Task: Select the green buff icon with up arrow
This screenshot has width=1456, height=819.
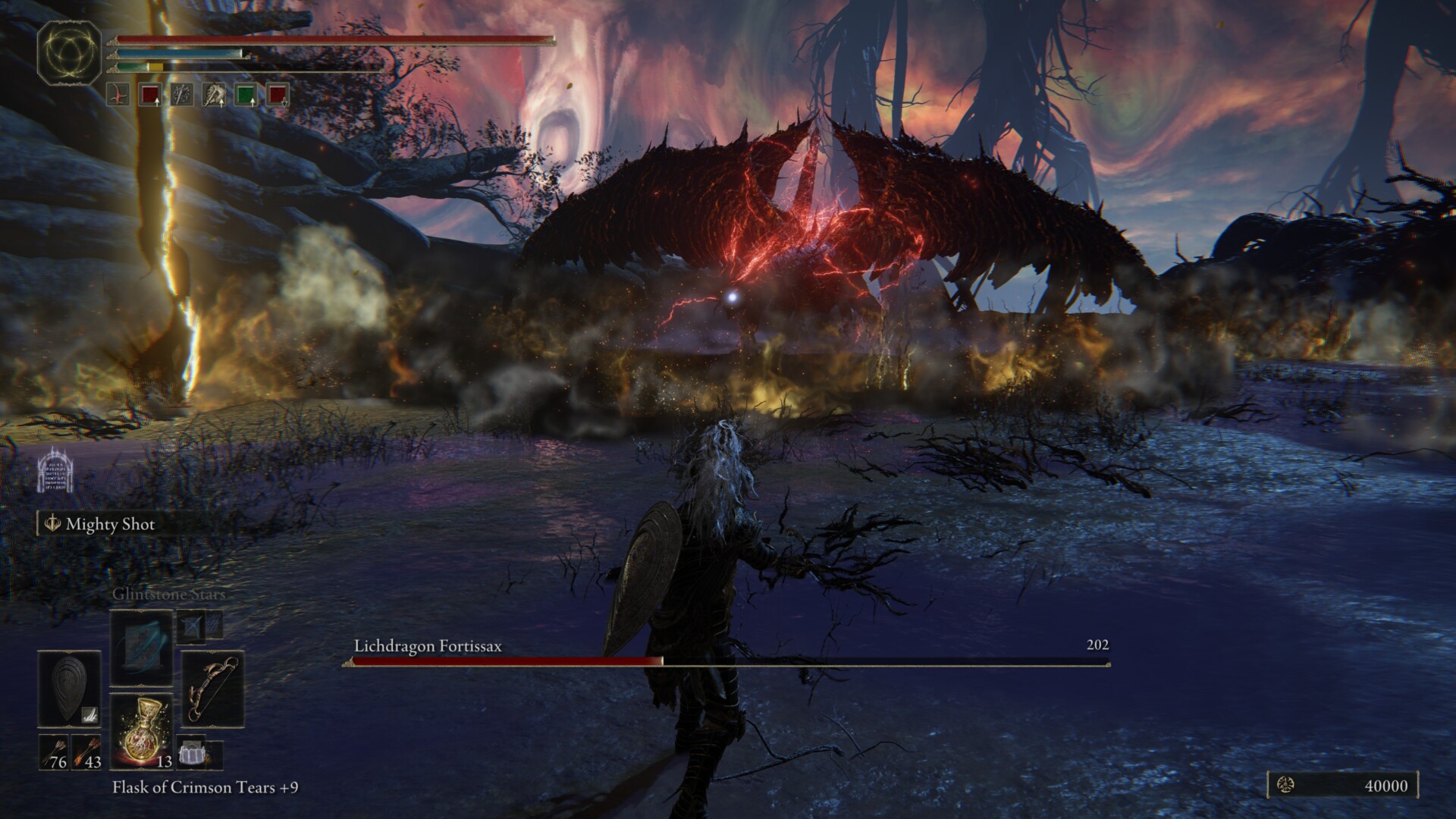Action: click(x=245, y=95)
